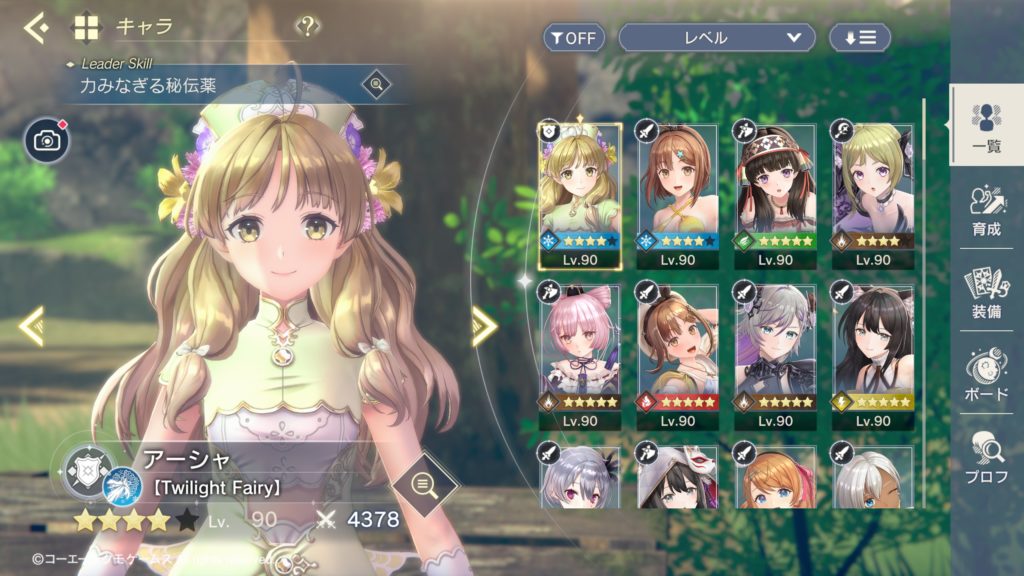Toggle the filter OFF button
1024x576 pixels.
click(x=573, y=38)
